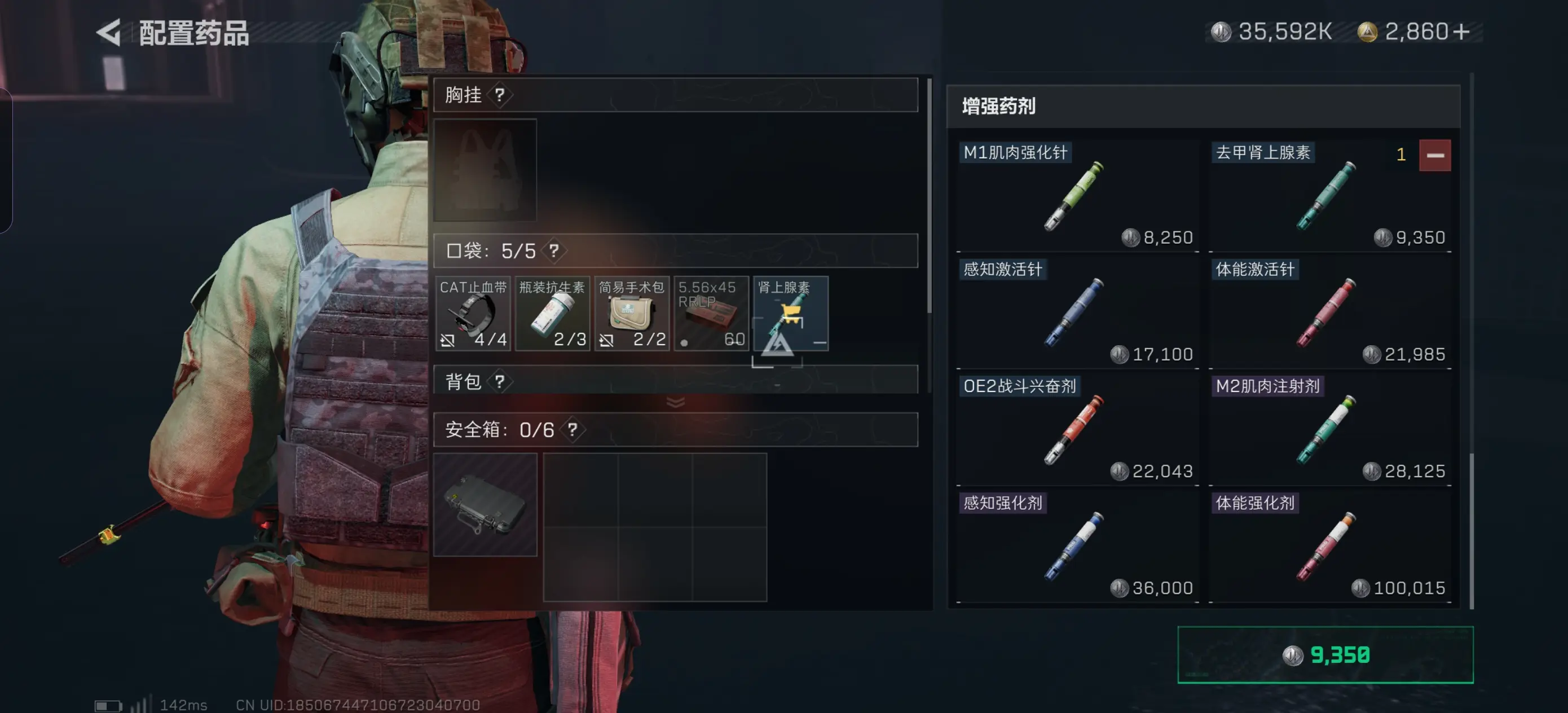Decrease 去甲肾上腺素 quantity with minus button

click(1436, 155)
